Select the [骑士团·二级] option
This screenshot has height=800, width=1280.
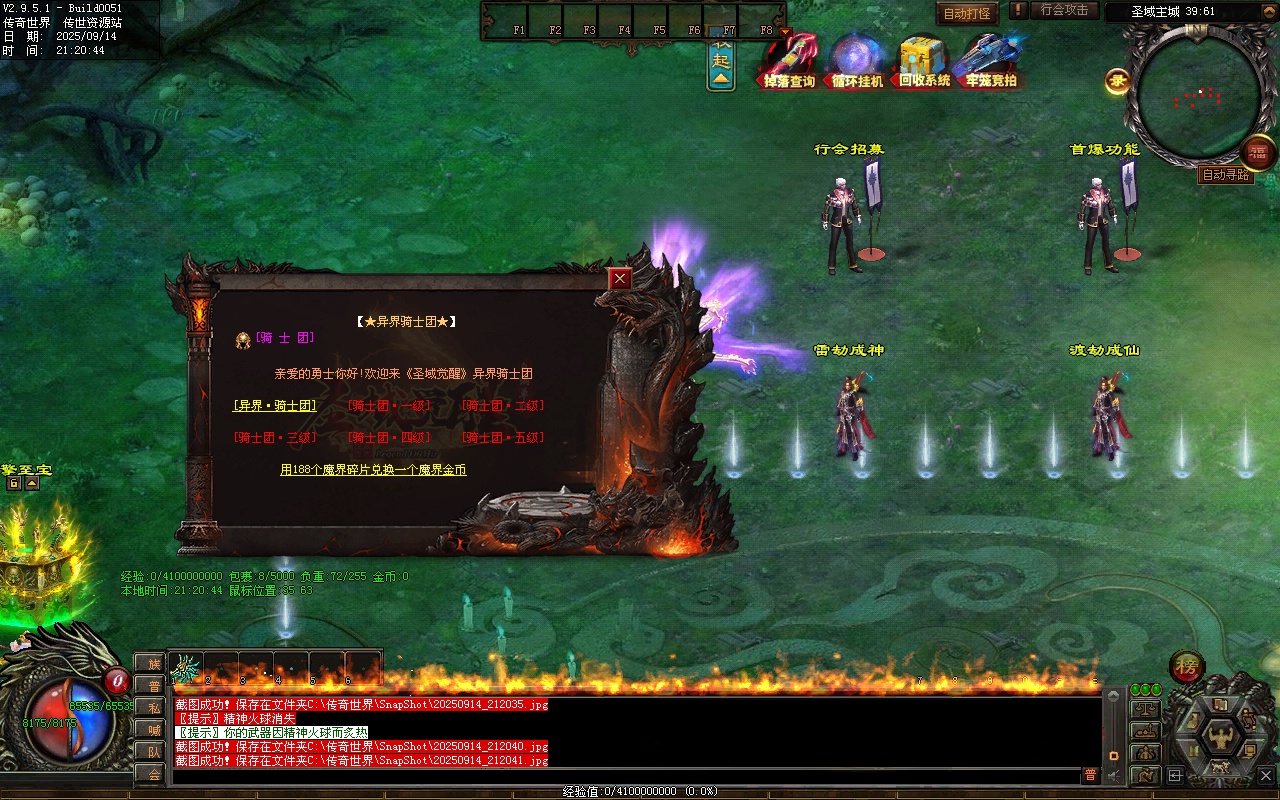(503, 406)
